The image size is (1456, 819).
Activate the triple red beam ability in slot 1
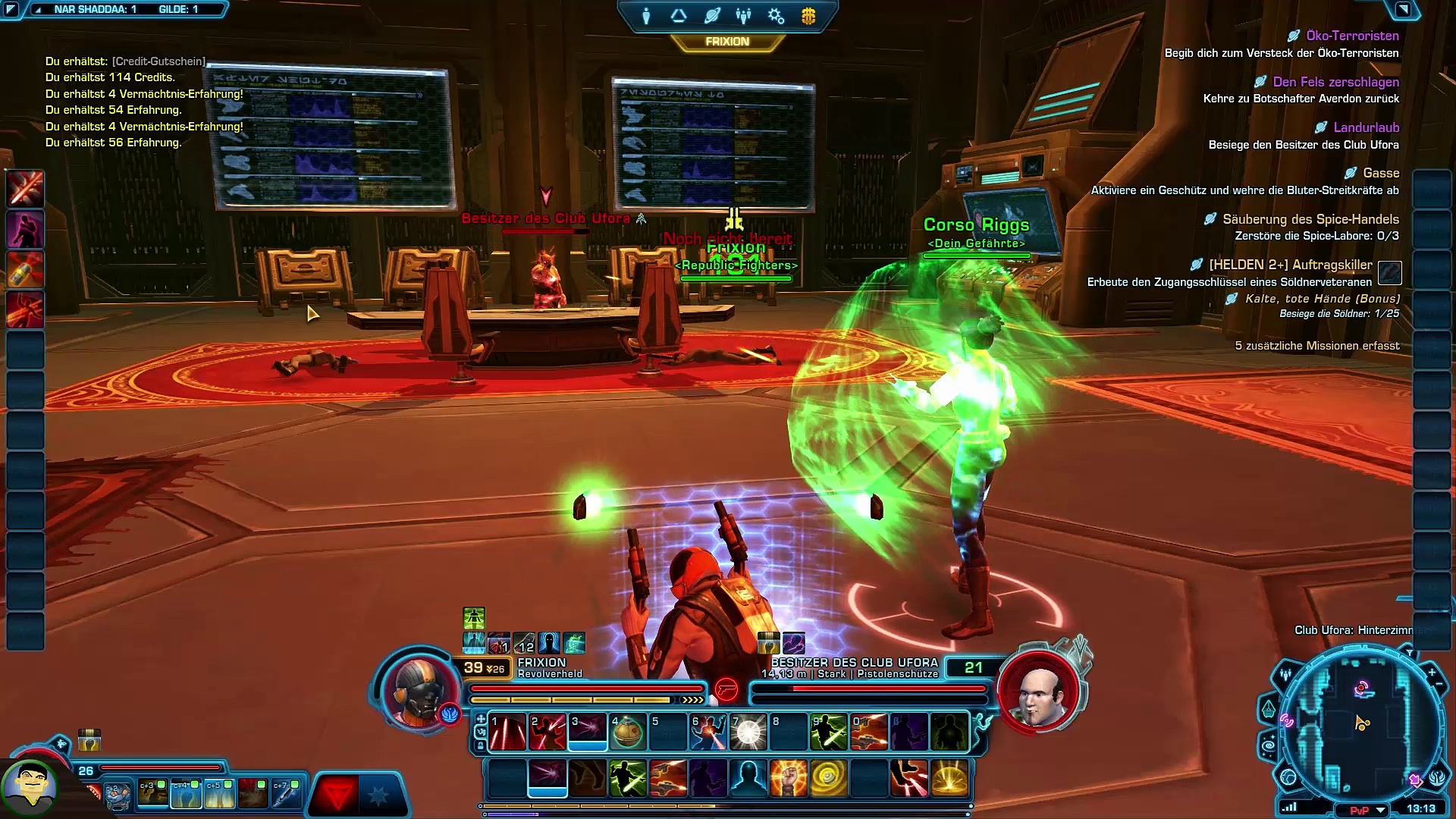(507, 732)
